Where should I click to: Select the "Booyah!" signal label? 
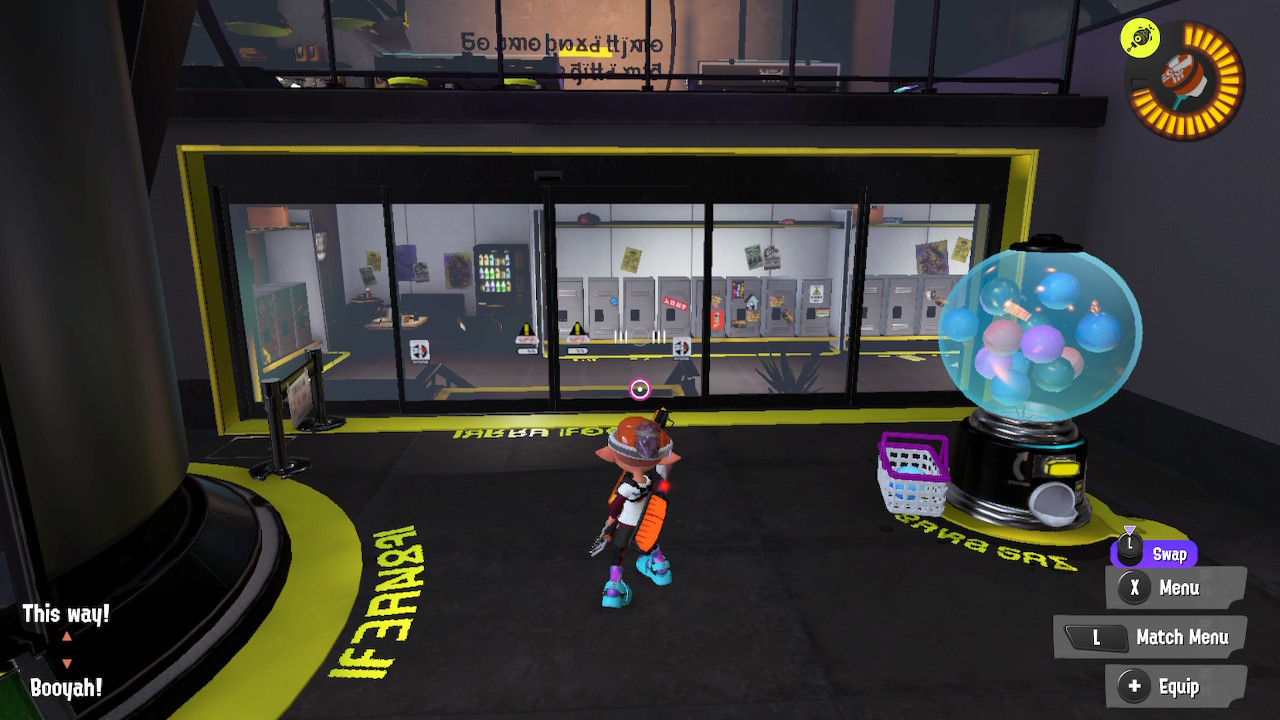pos(68,685)
